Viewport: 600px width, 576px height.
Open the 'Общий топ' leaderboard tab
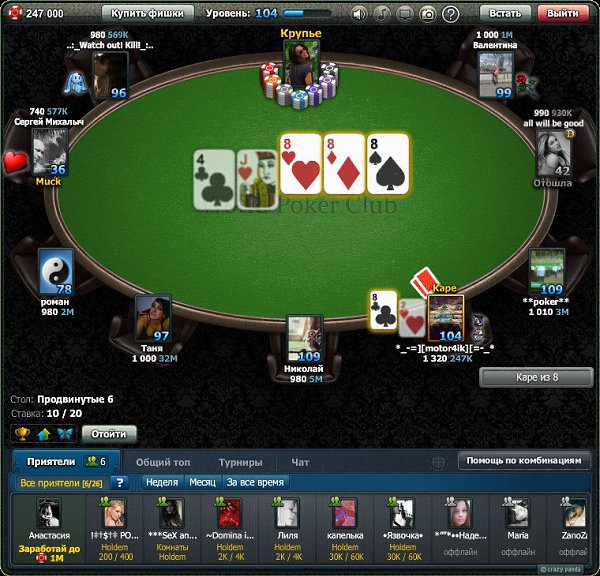coord(163,462)
